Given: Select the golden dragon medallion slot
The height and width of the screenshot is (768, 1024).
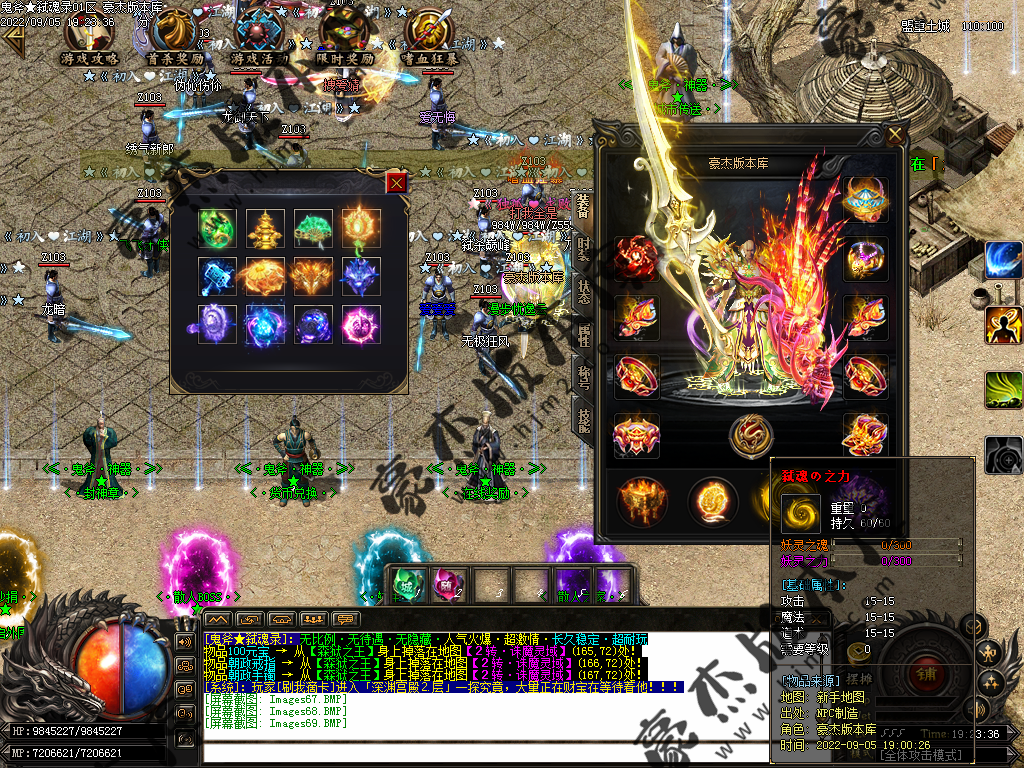Looking at the screenshot, I should coord(750,436).
